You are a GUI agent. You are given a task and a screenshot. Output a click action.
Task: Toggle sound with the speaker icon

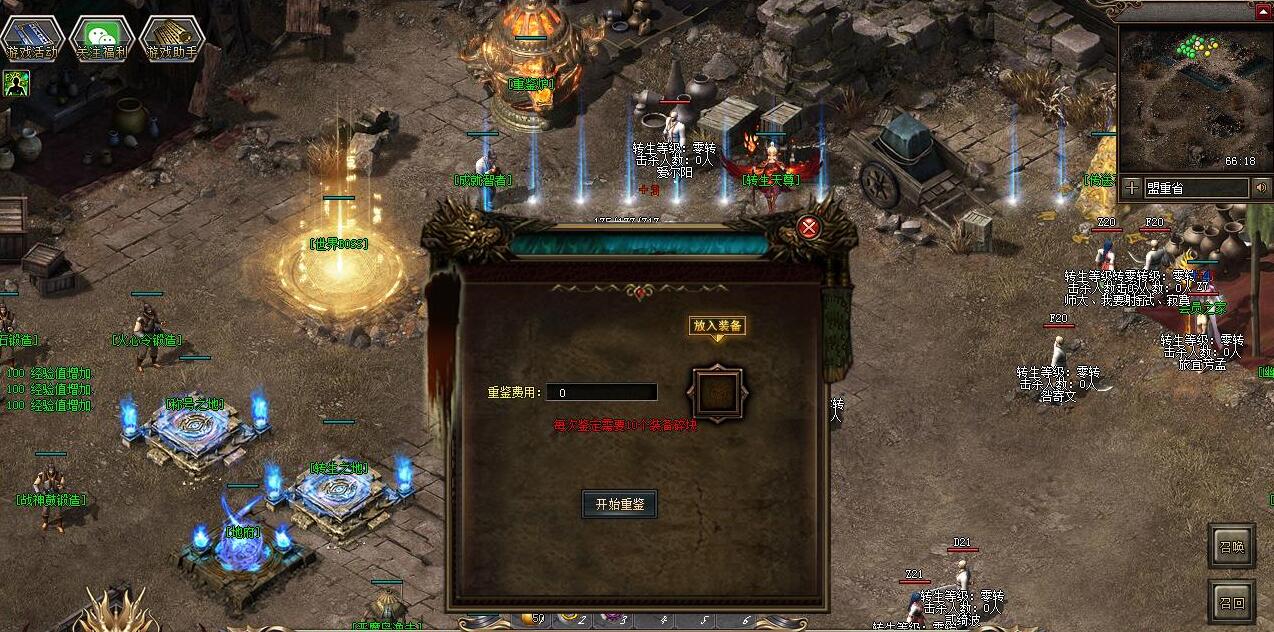pyautogui.click(x=1261, y=188)
